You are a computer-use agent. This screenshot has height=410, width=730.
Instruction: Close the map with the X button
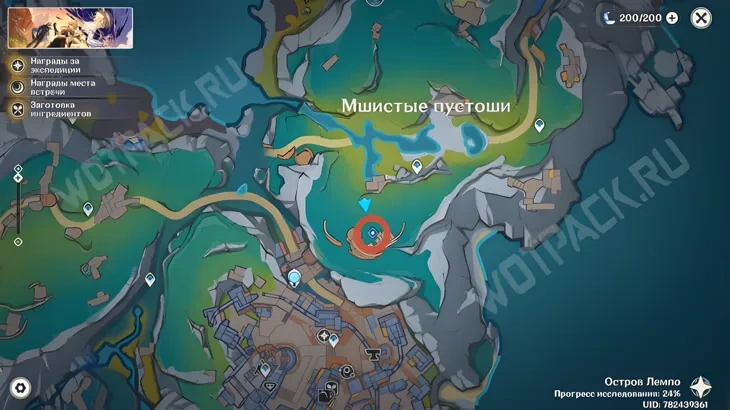point(702,18)
